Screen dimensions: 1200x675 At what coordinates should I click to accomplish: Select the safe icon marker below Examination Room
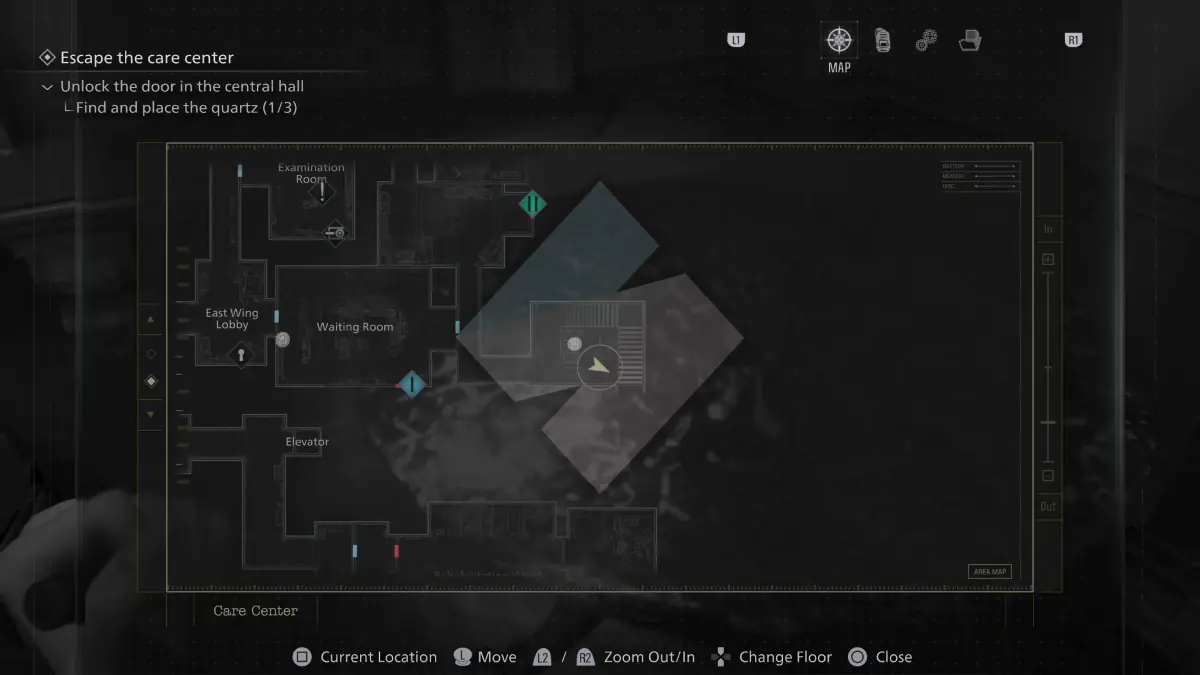pyautogui.click(x=335, y=233)
